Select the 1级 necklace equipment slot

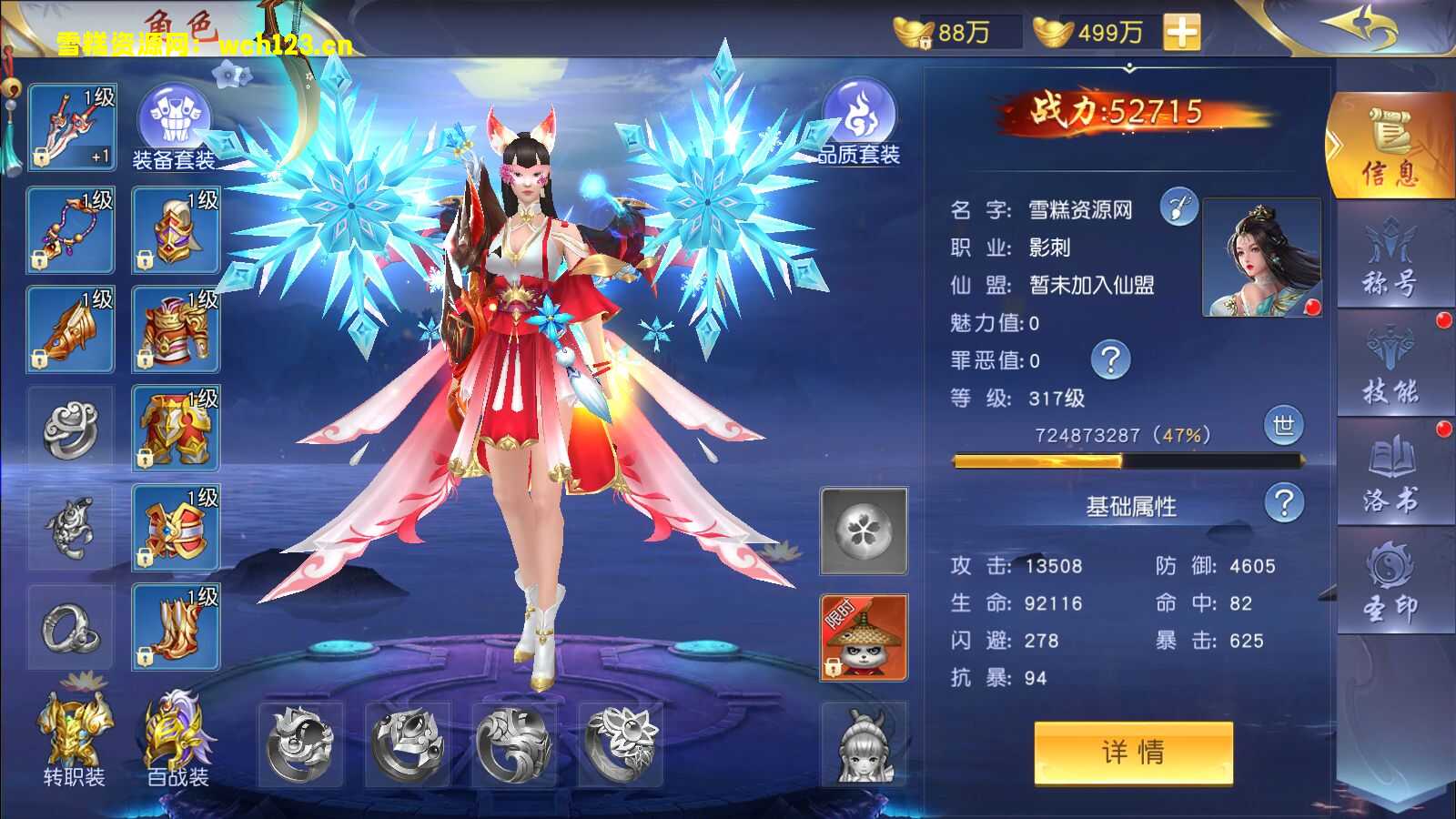tap(71, 226)
